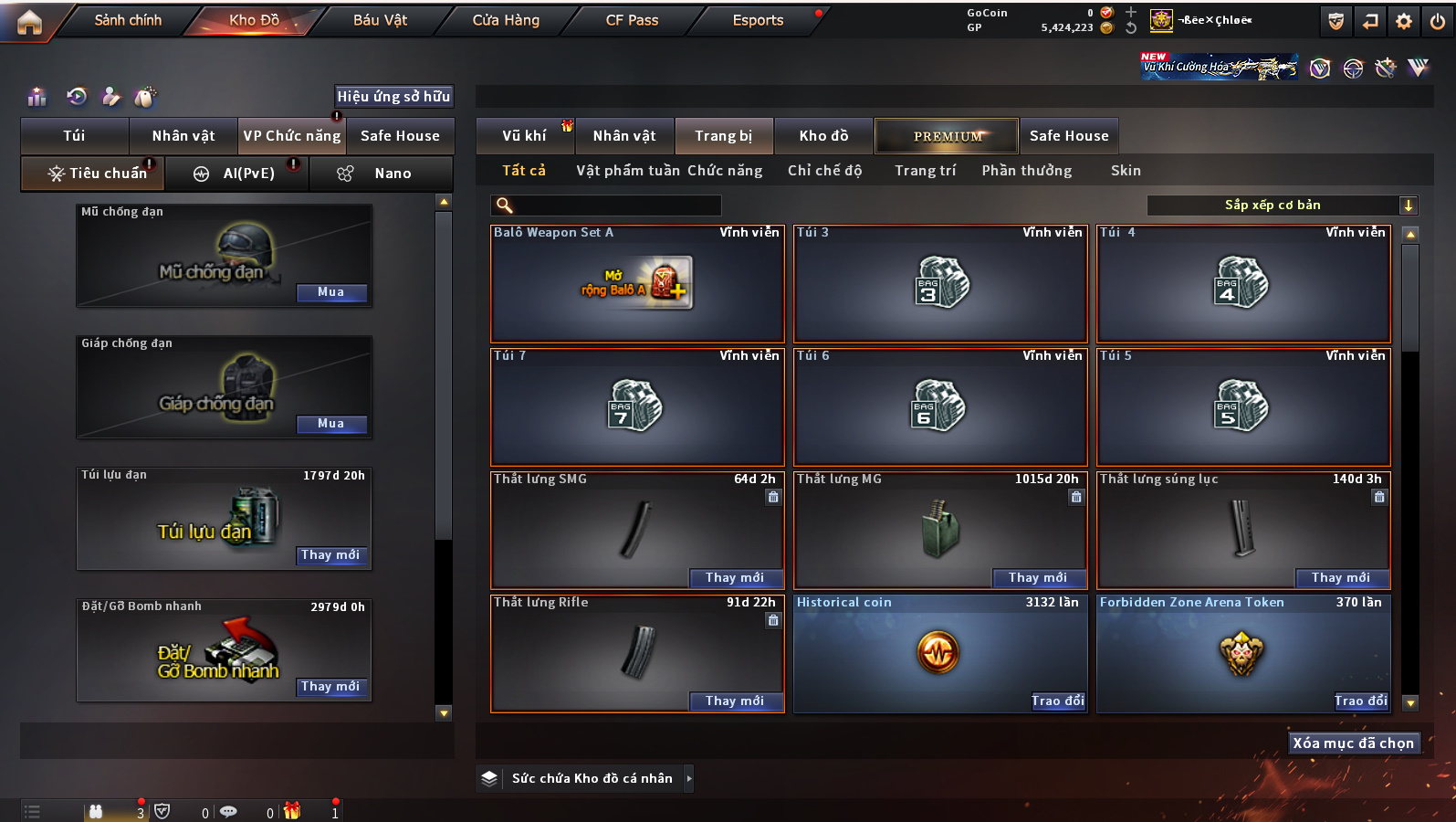
Task: Open Hiệu ứng sở hữu panel
Action: click(x=393, y=97)
